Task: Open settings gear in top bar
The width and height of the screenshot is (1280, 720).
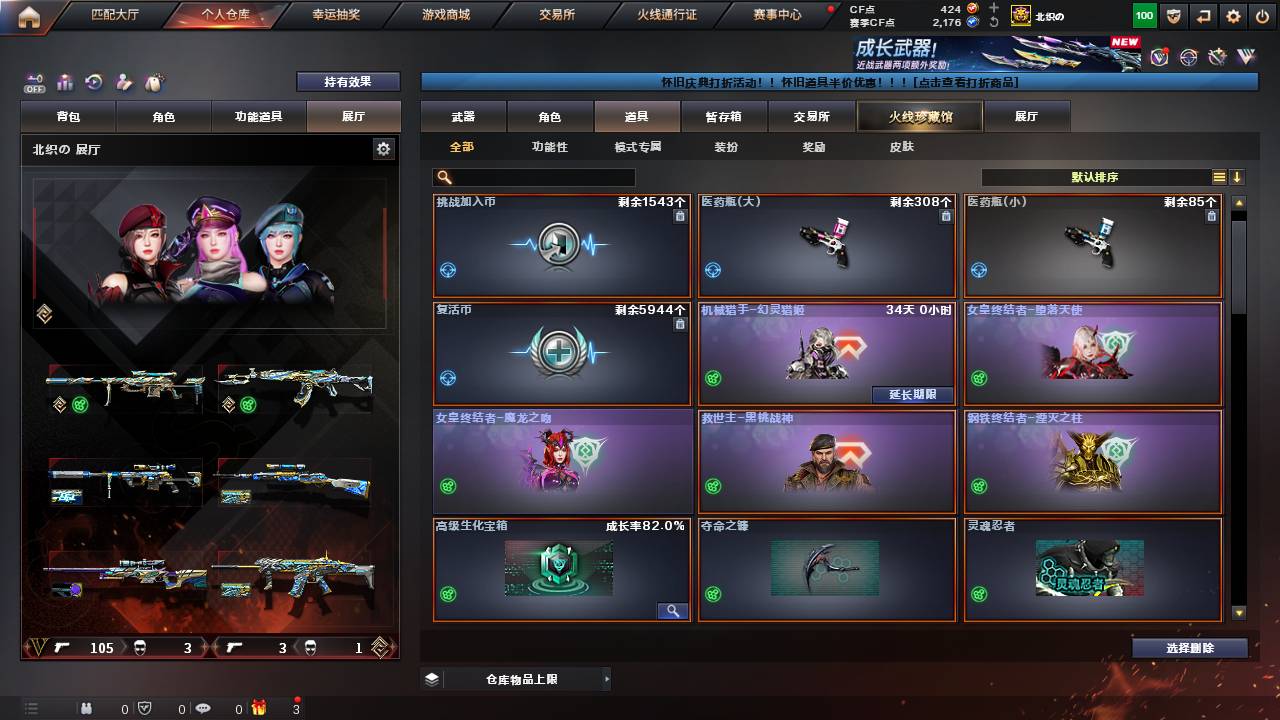Action: point(1234,16)
